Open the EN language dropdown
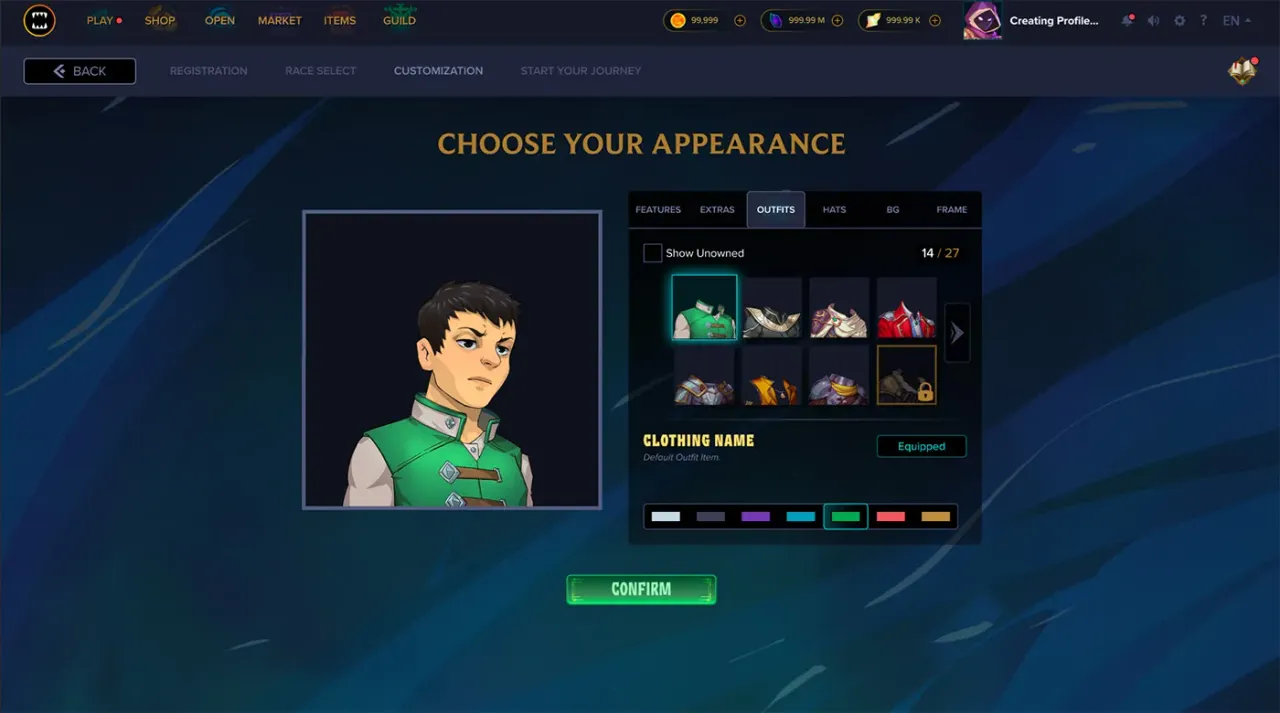 pos(1236,21)
